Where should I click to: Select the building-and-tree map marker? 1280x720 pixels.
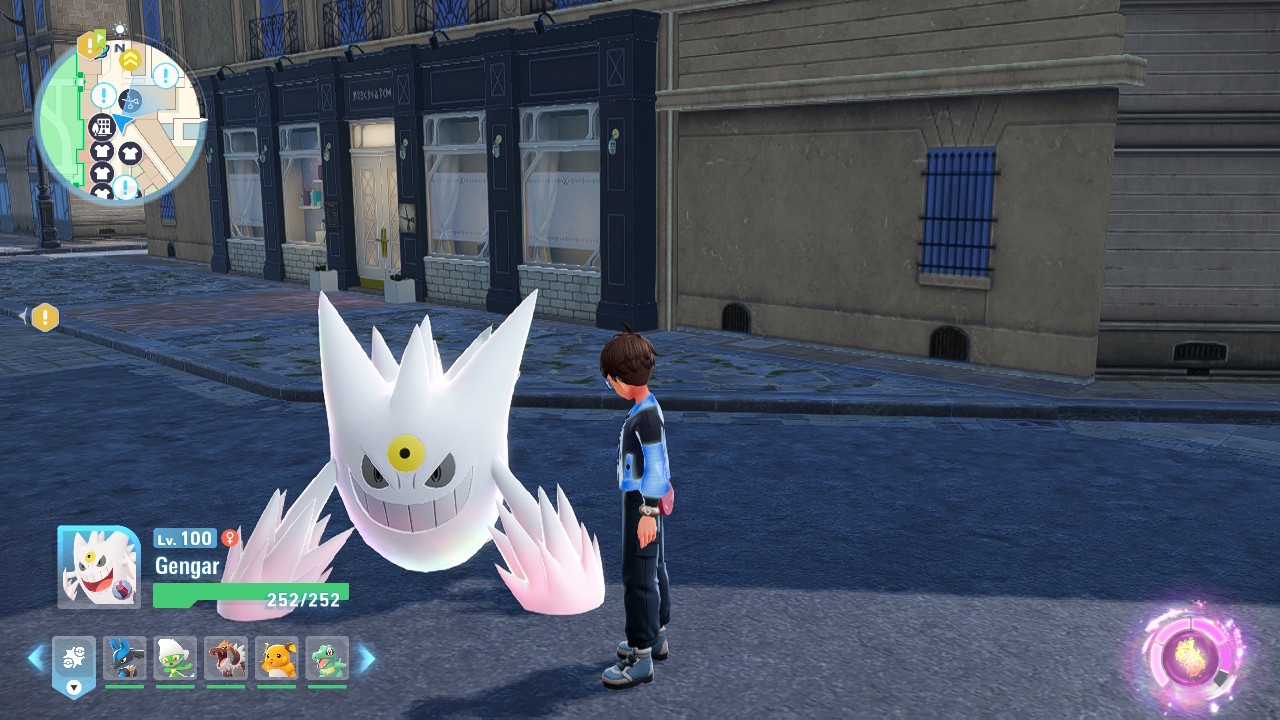(x=101, y=127)
